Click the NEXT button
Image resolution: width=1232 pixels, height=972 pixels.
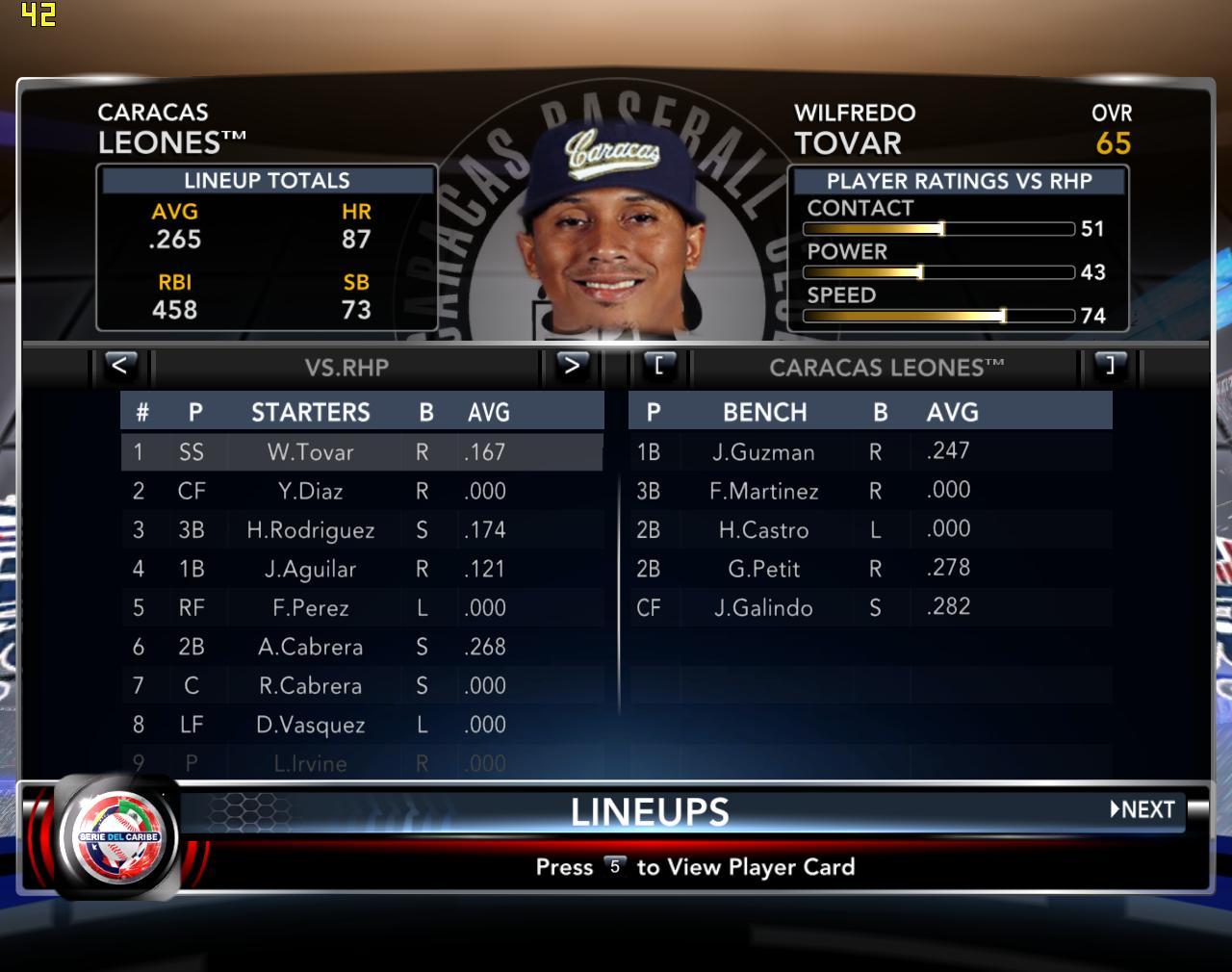(x=1143, y=809)
